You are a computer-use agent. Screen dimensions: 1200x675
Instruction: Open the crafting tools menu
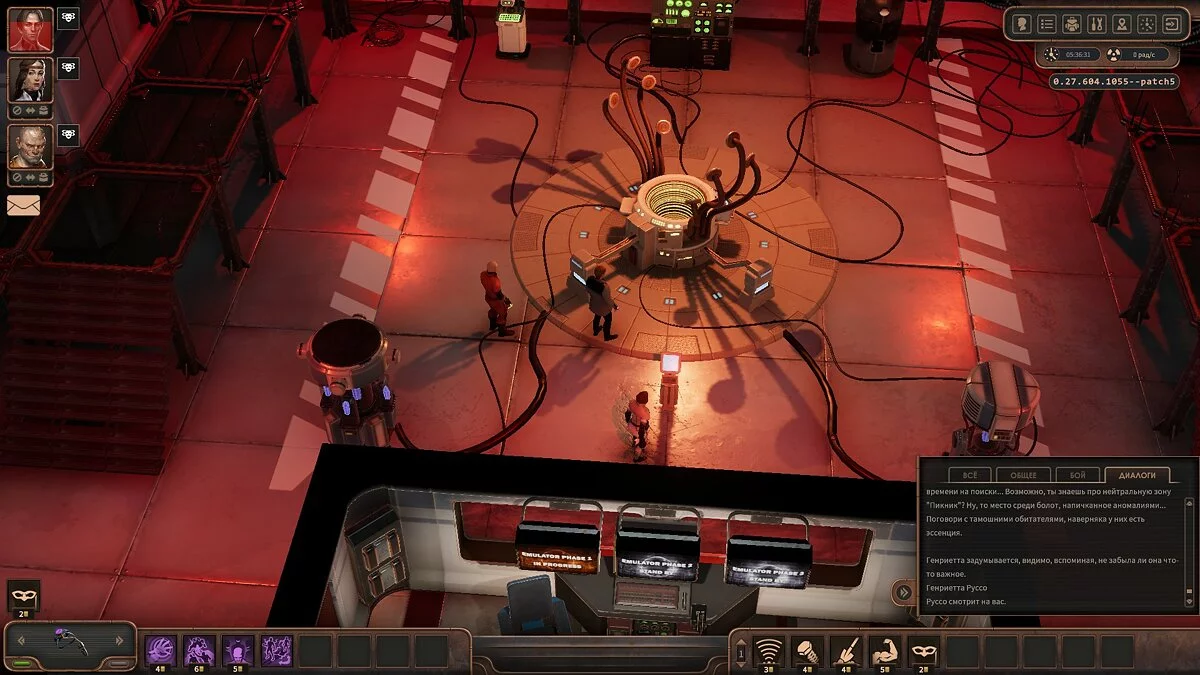[x=1097, y=23]
